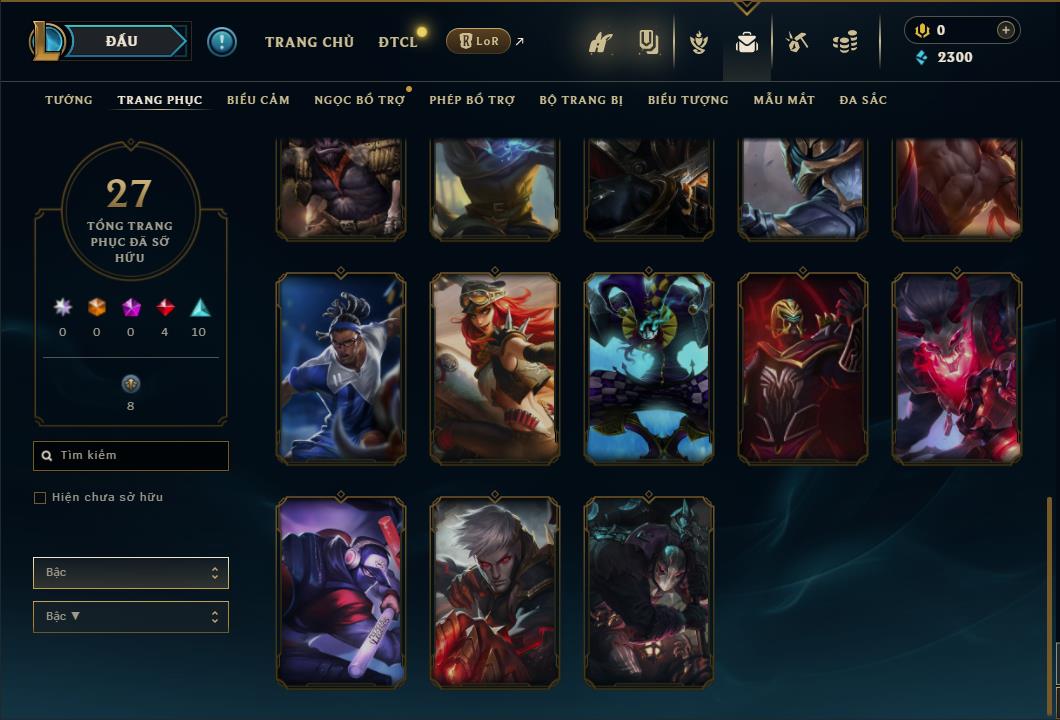
Task: Open the NGỌC BỔ TRỢ tab
Action: pyautogui.click(x=359, y=100)
